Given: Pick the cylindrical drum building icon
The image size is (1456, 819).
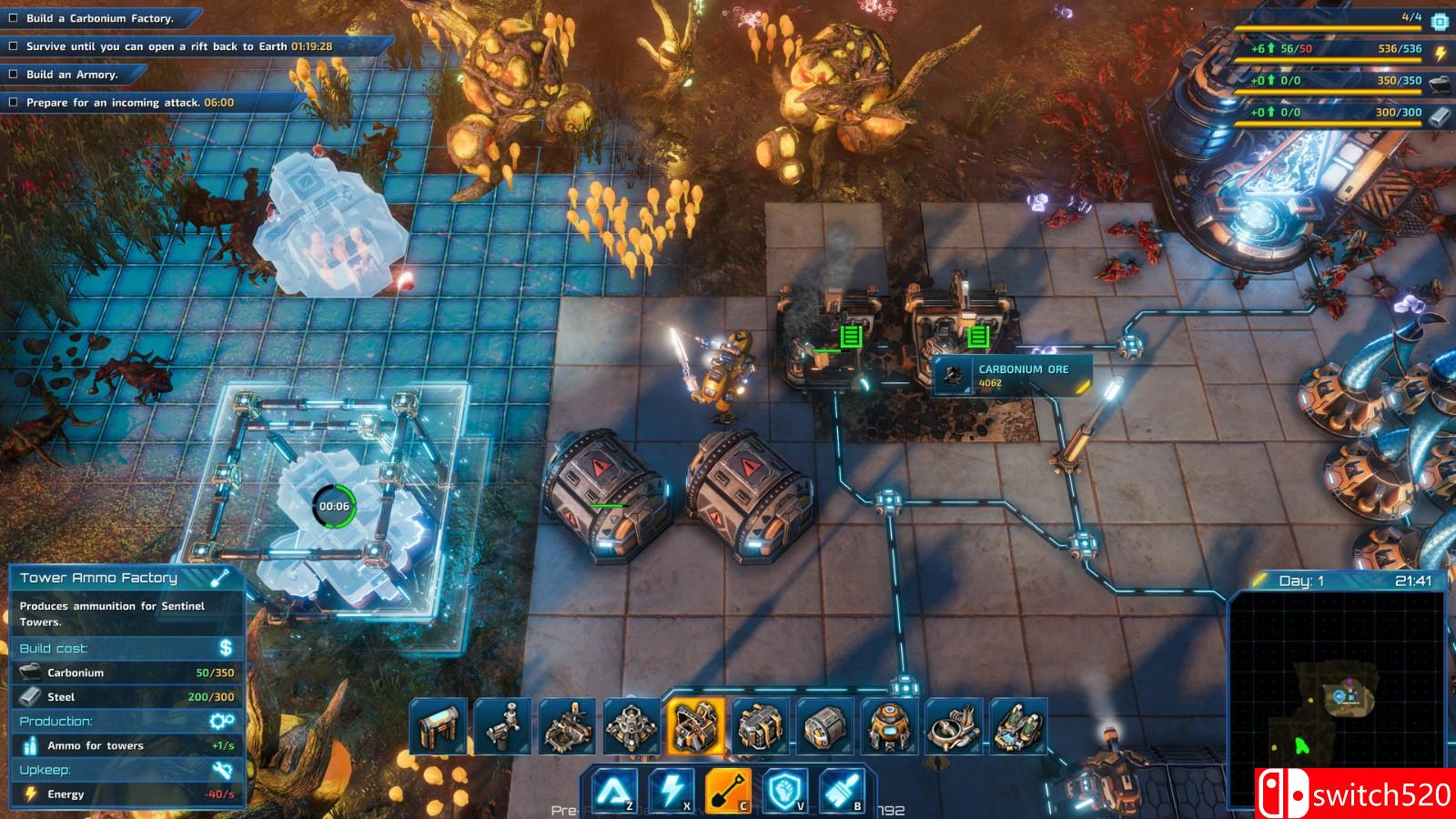Looking at the screenshot, I should tap(825, 727).
